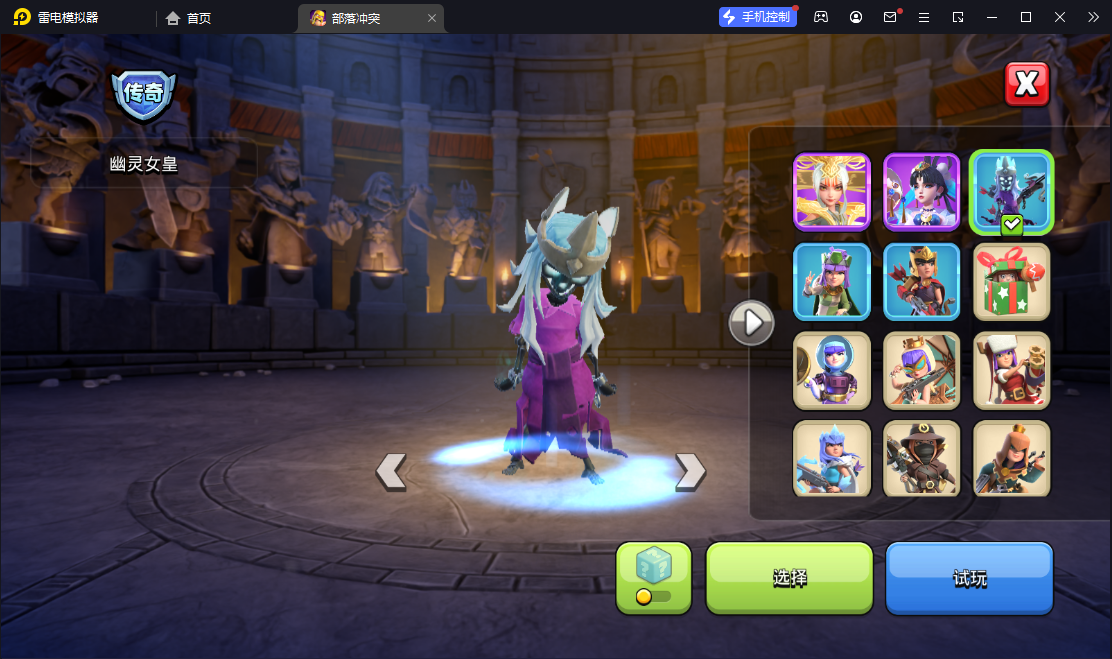Viewport: 1112px width, 659px height.
Task: Pick the ice crystal queen skin
Action: click(x=832, y=459)
